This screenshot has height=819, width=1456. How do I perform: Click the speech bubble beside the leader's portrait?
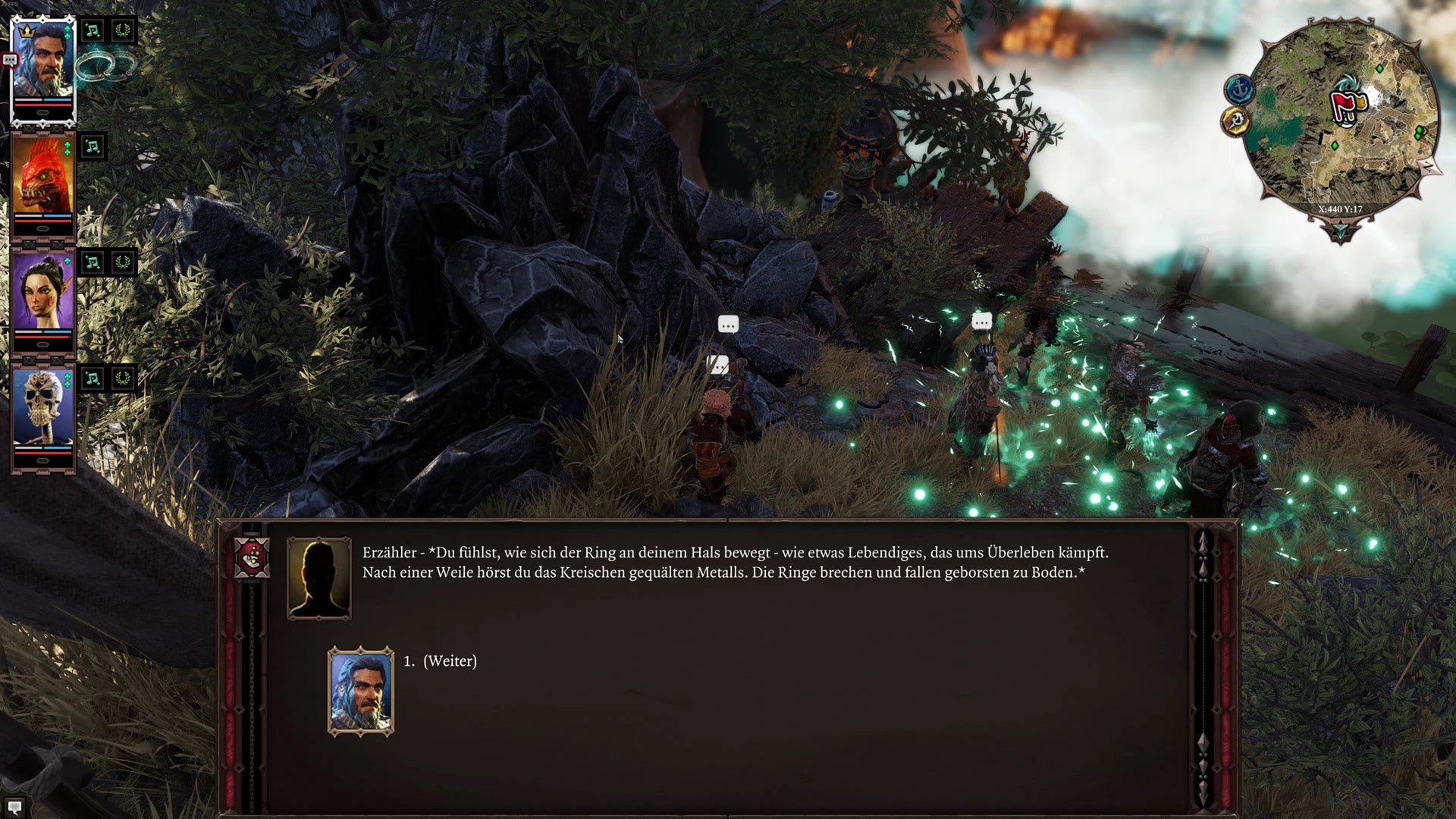coord(10,60)
